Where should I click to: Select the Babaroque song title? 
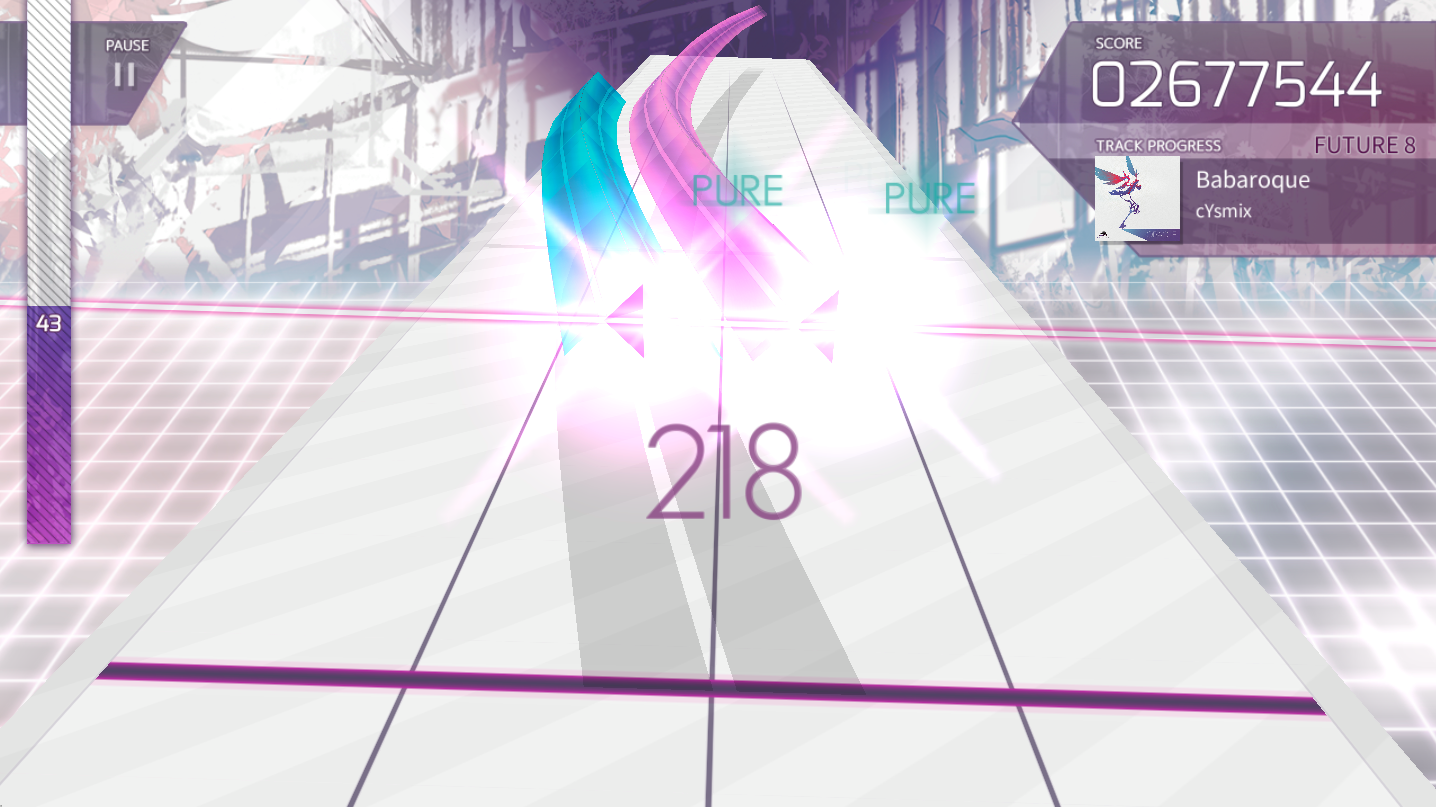coord(1252,180)
